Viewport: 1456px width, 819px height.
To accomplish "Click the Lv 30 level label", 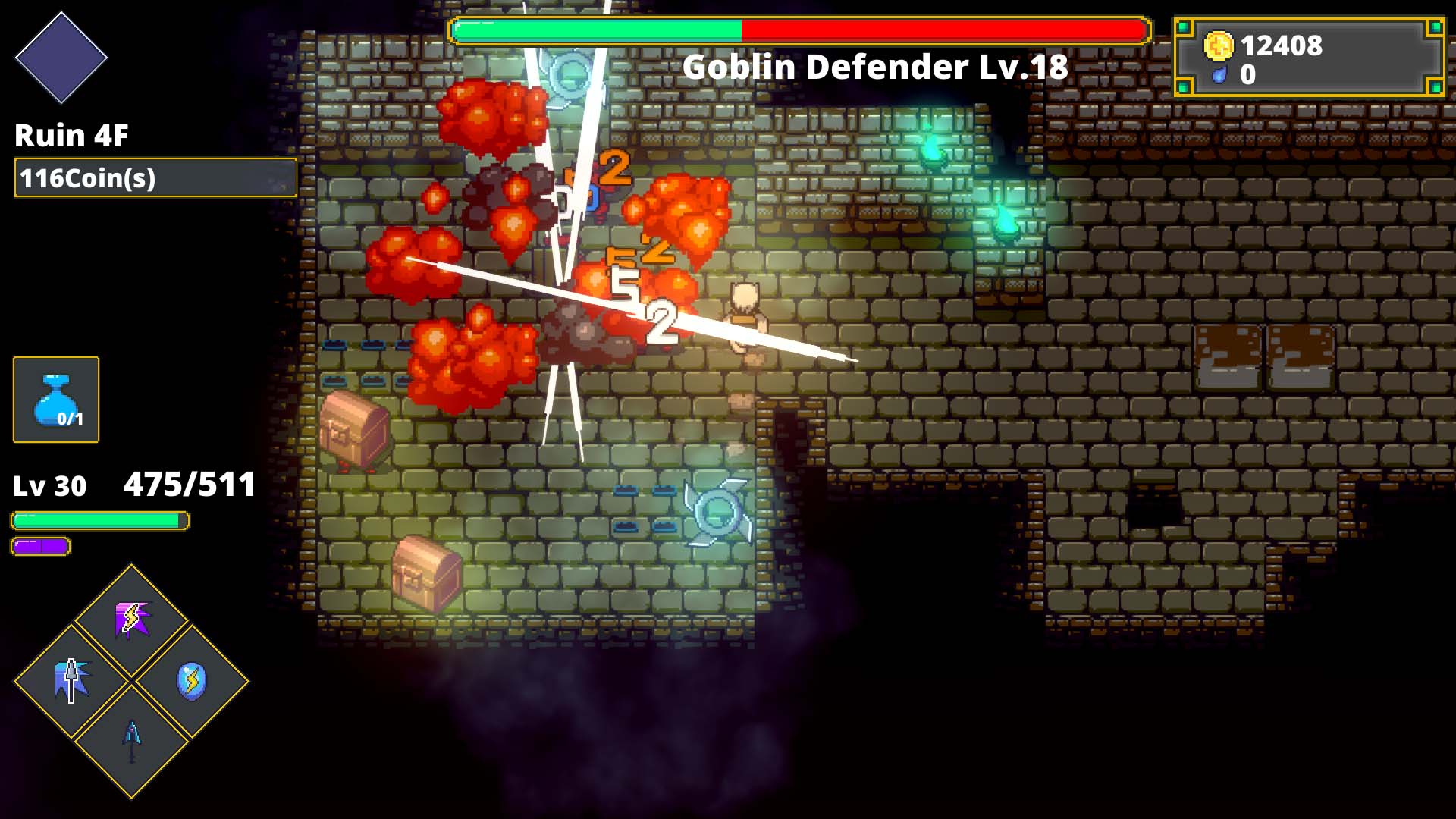I will (x=49, y=488).
